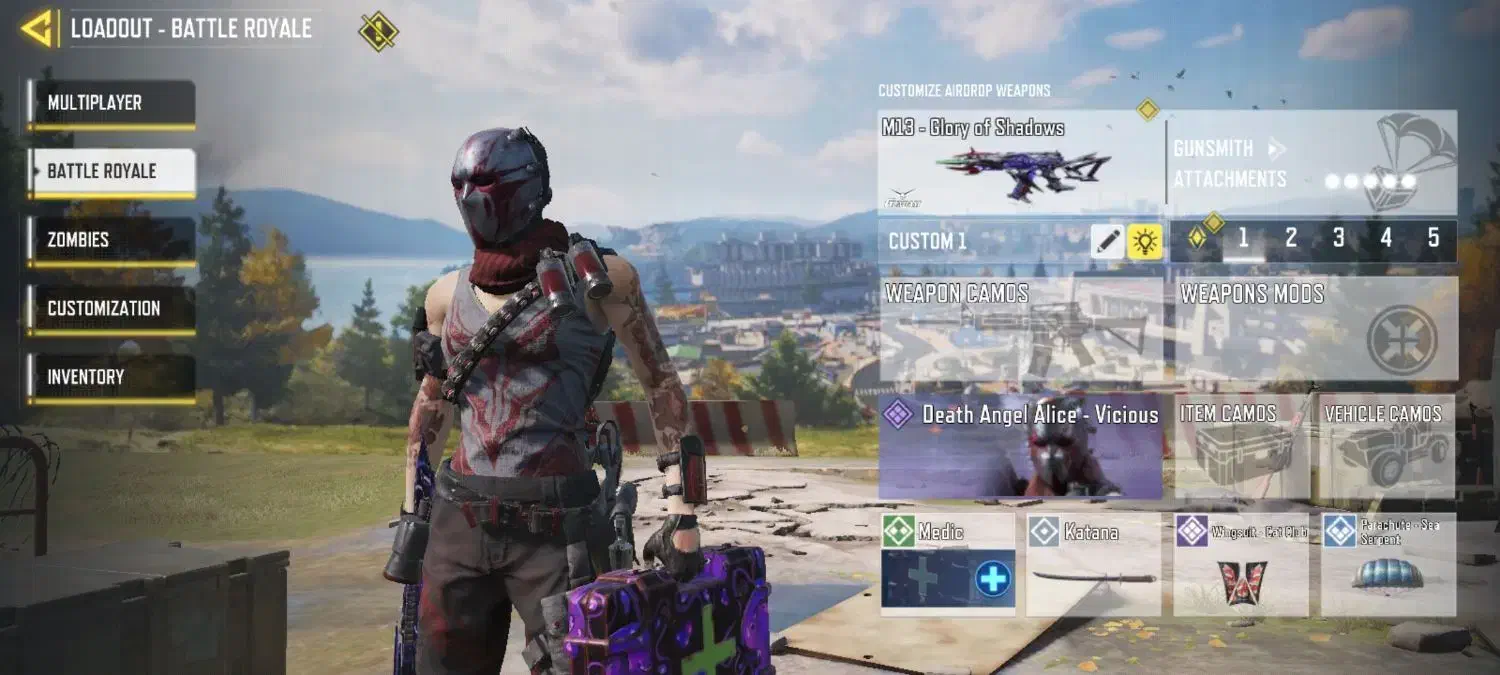1500x675 pixels.
Task: Select the Medic class tile
Action: (x=947, y=565)
